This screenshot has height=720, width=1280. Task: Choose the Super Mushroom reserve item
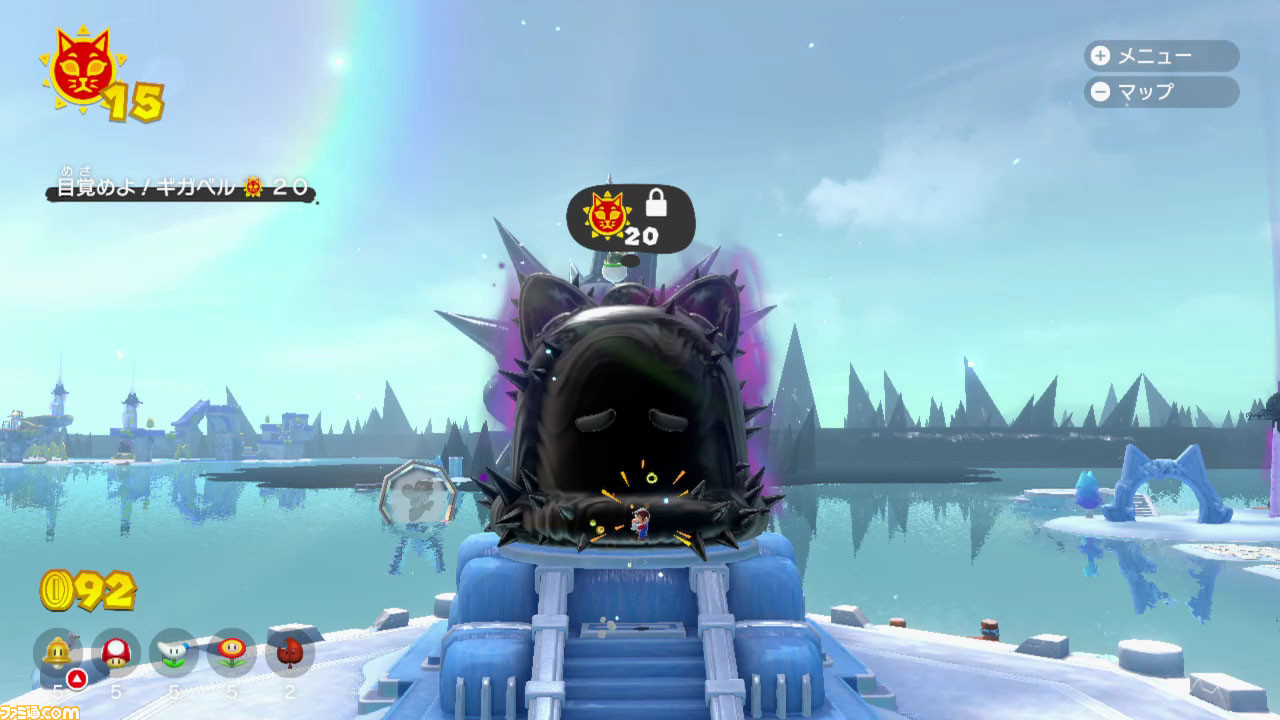(x=116, y=653)
